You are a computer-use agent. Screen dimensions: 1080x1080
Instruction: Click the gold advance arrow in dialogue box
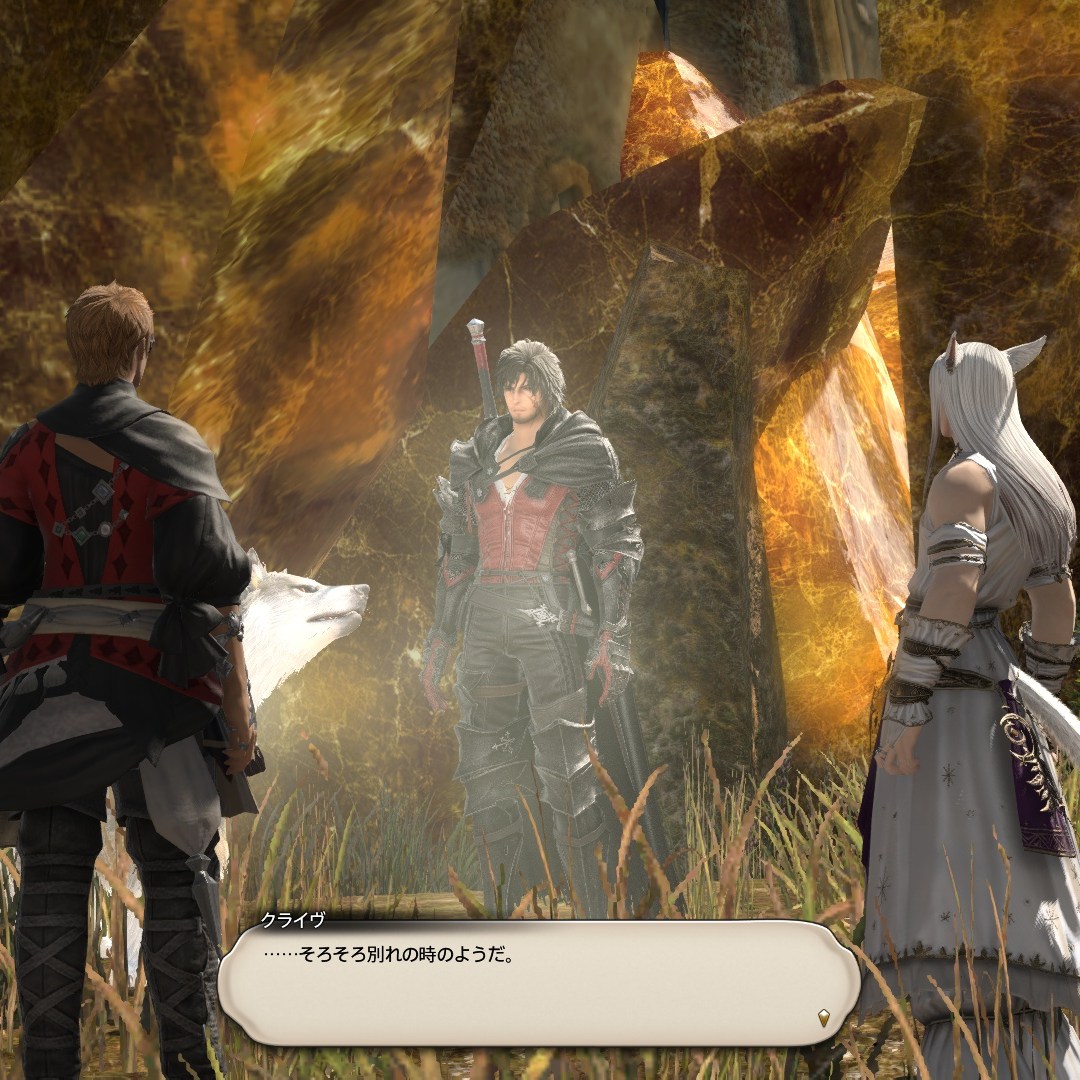(822, 1019)
